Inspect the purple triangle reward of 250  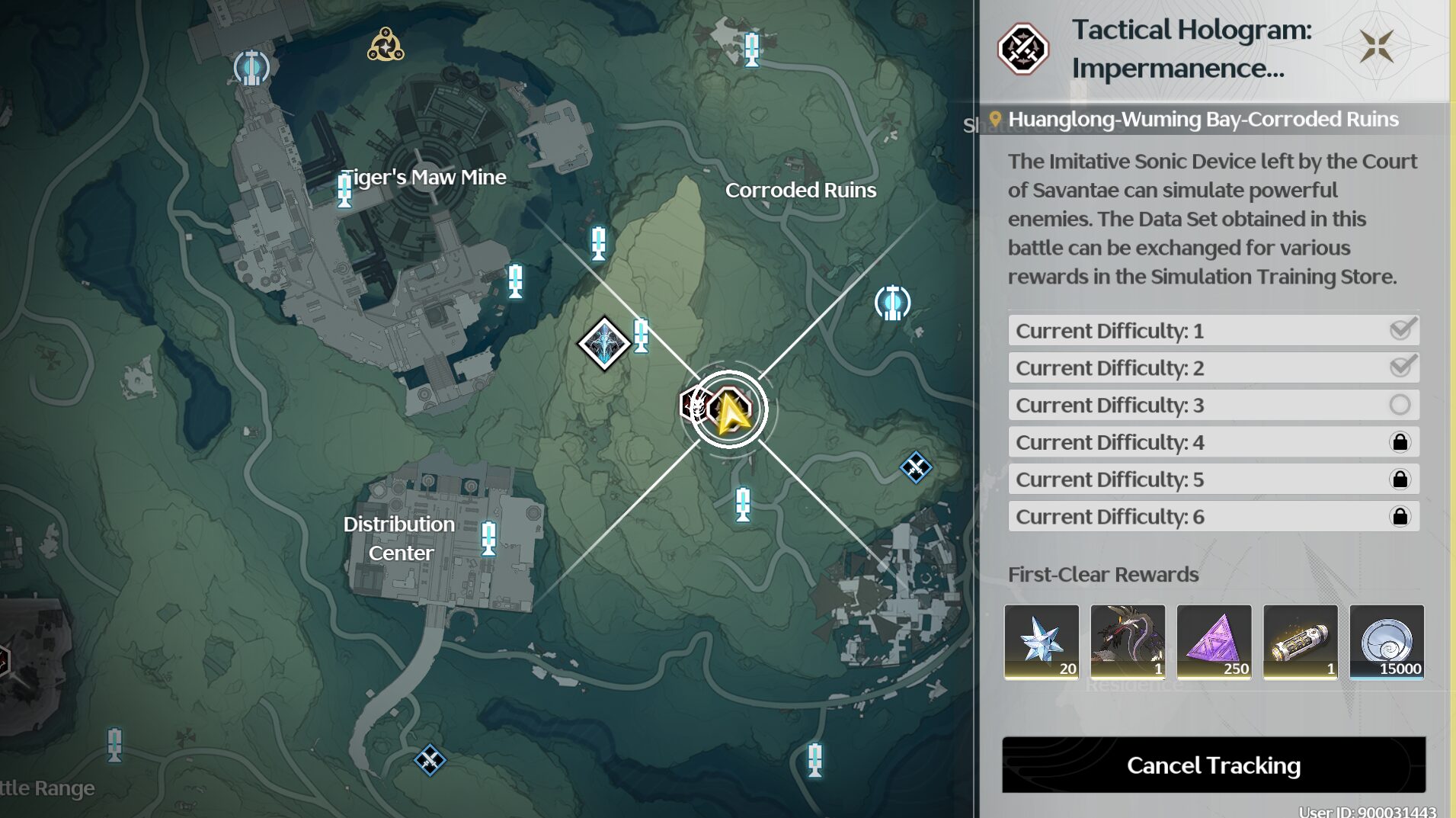pyautogui.click(x=1214, y=641)
